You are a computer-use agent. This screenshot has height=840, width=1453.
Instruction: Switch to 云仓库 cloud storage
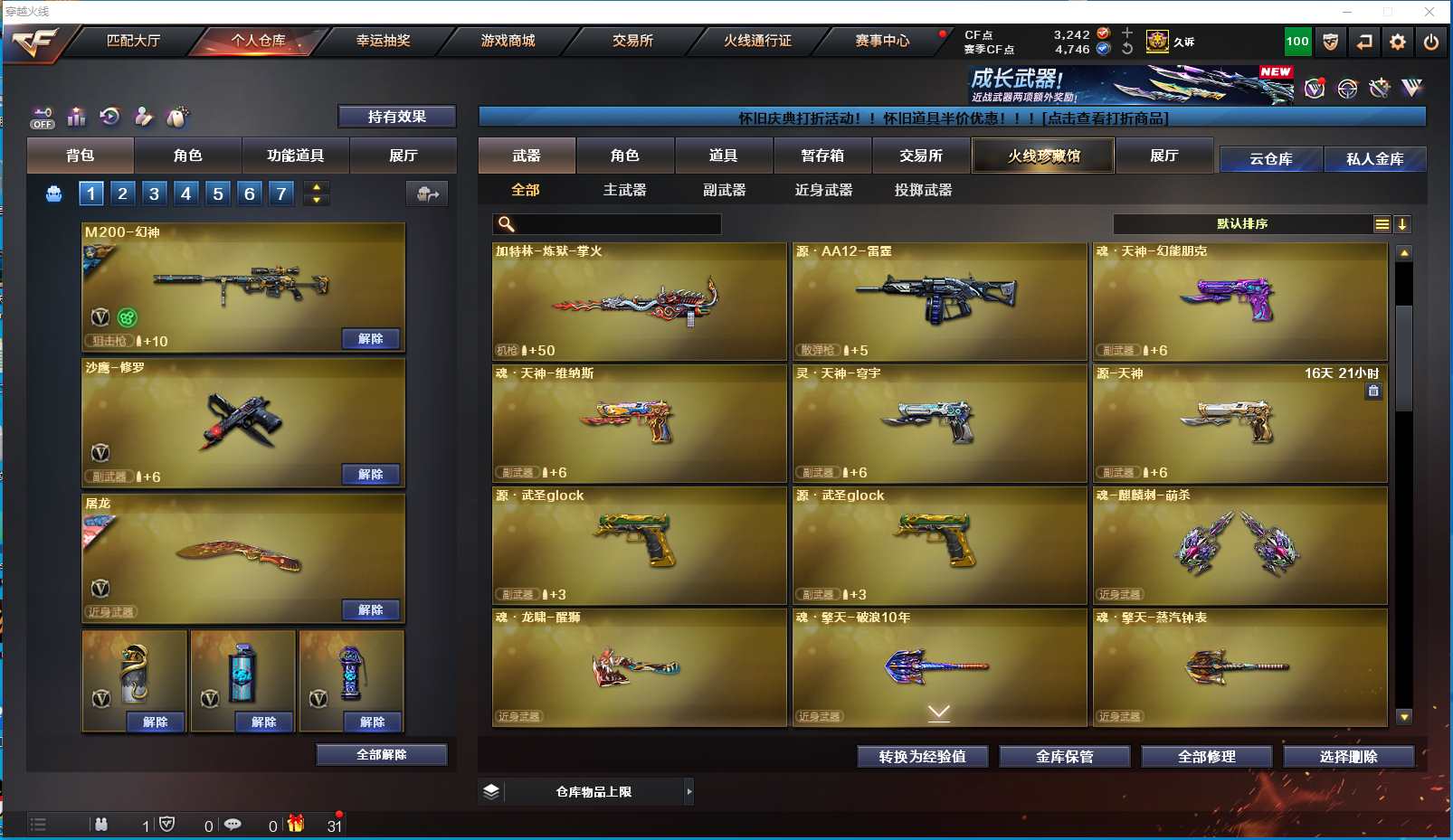1270,159
